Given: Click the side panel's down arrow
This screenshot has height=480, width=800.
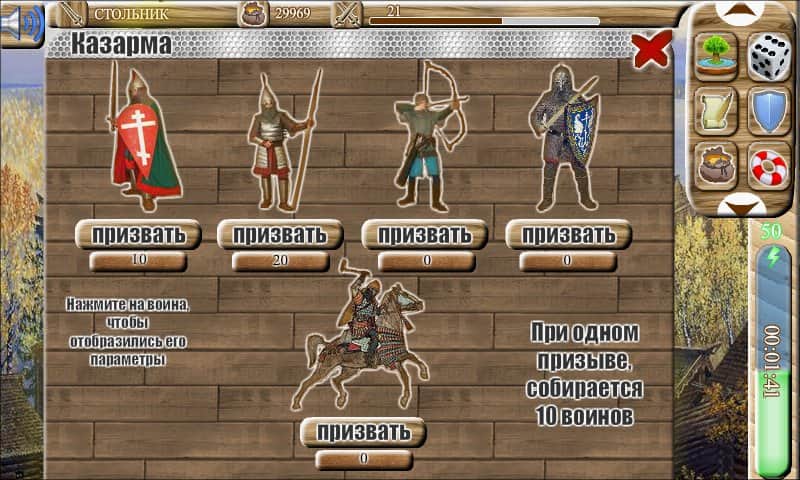Looking at the screenshot, I should point(743,206).
